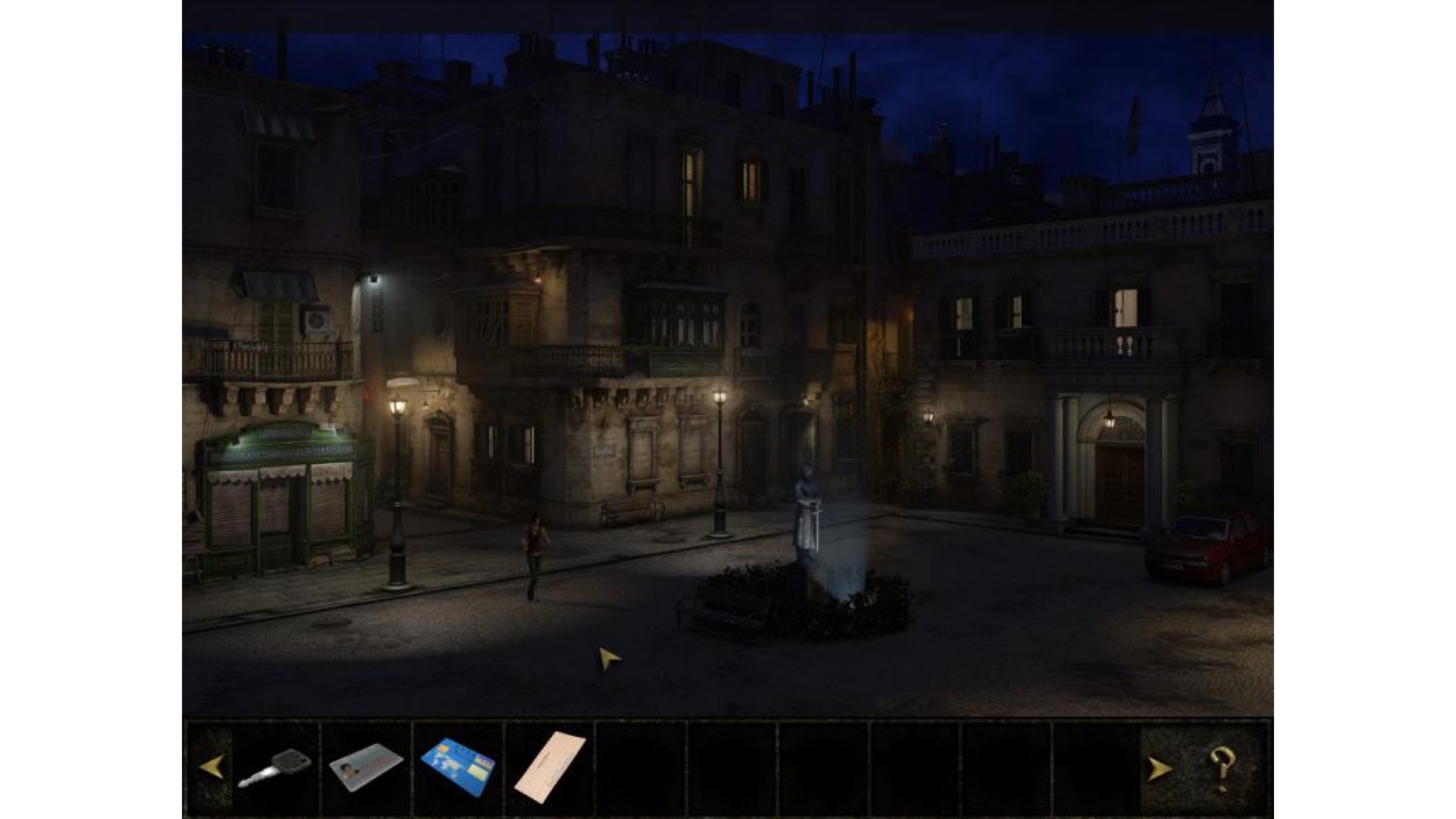
Task: Advance inventory with the right arrow
Action: click(x=1158, y=769)
